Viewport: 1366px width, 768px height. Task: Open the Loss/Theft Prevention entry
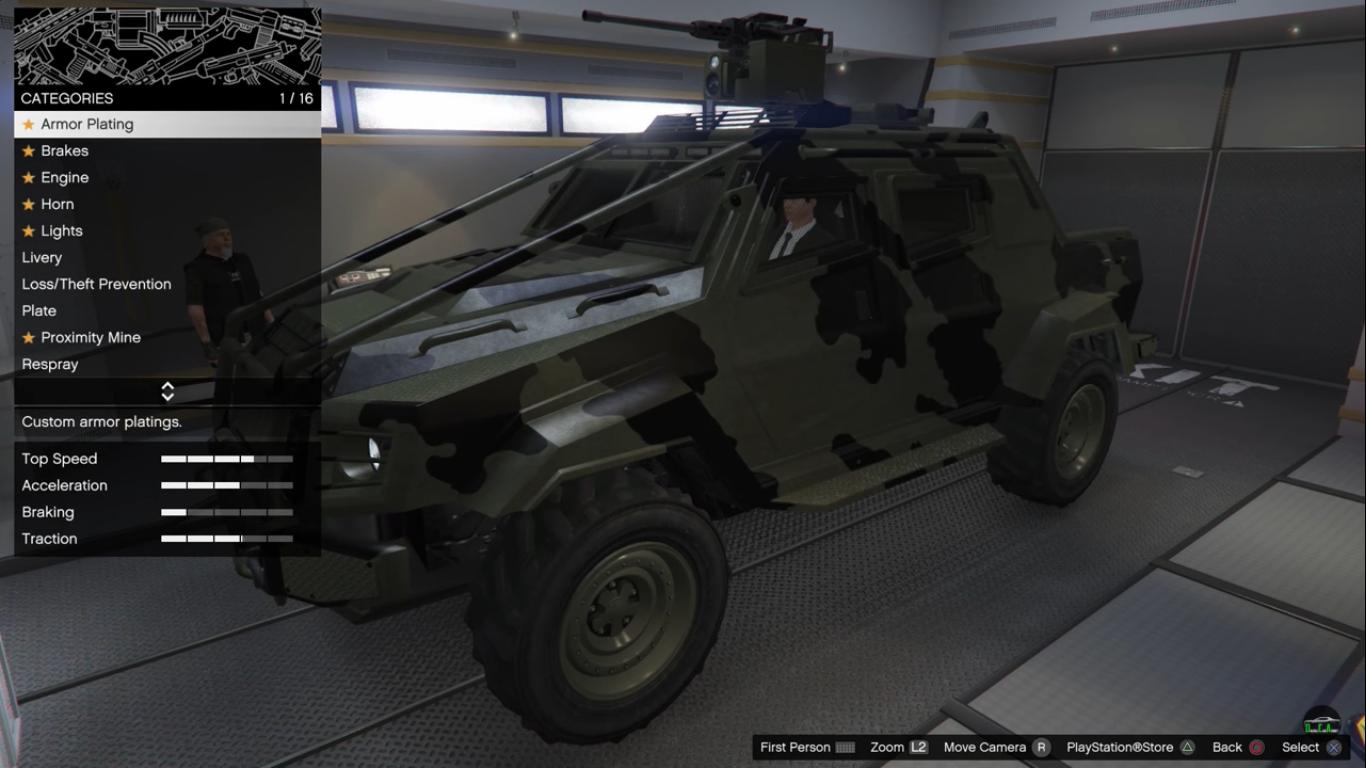pos(96,284)
